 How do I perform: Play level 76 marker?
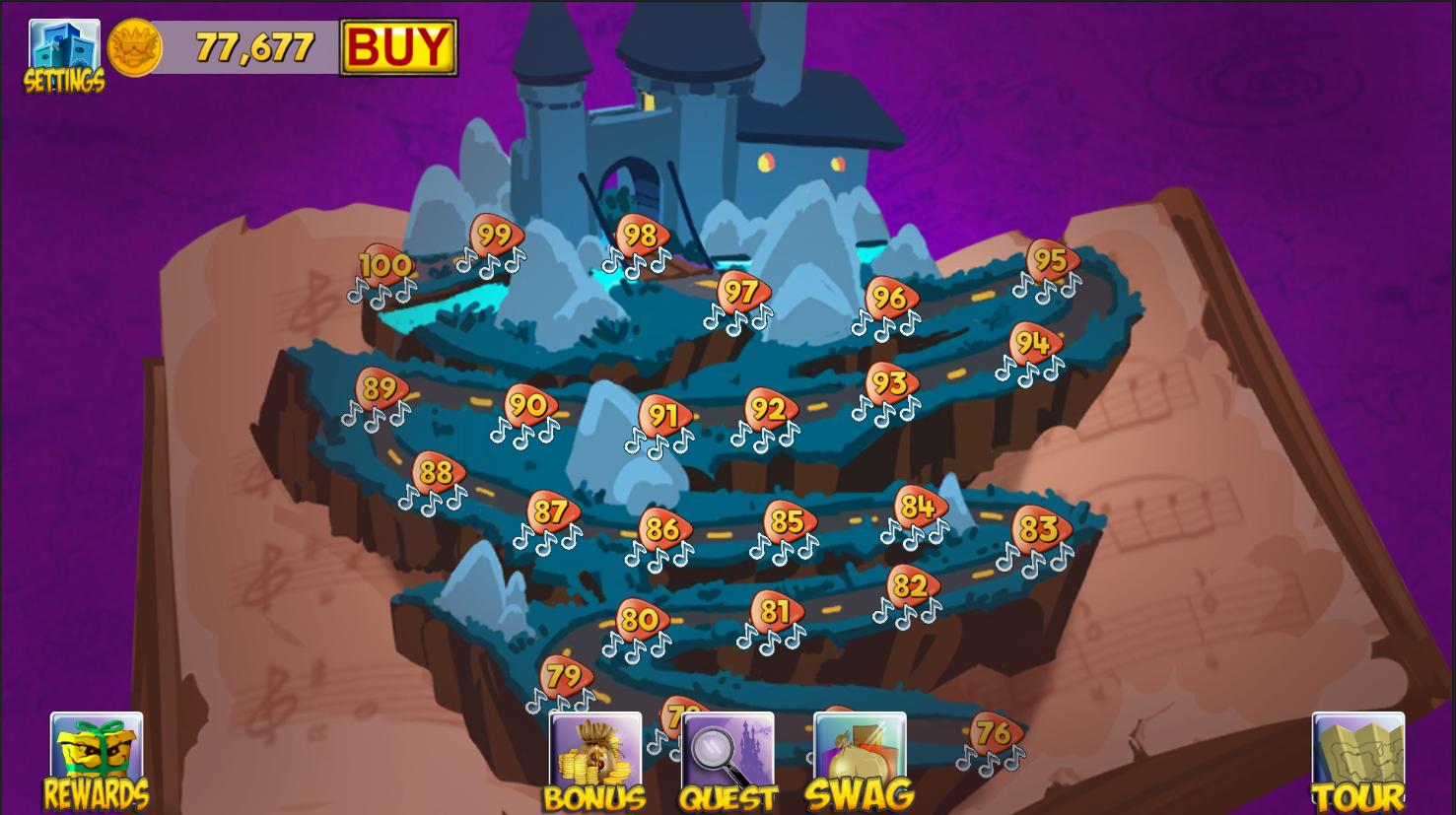click(992, 732)
